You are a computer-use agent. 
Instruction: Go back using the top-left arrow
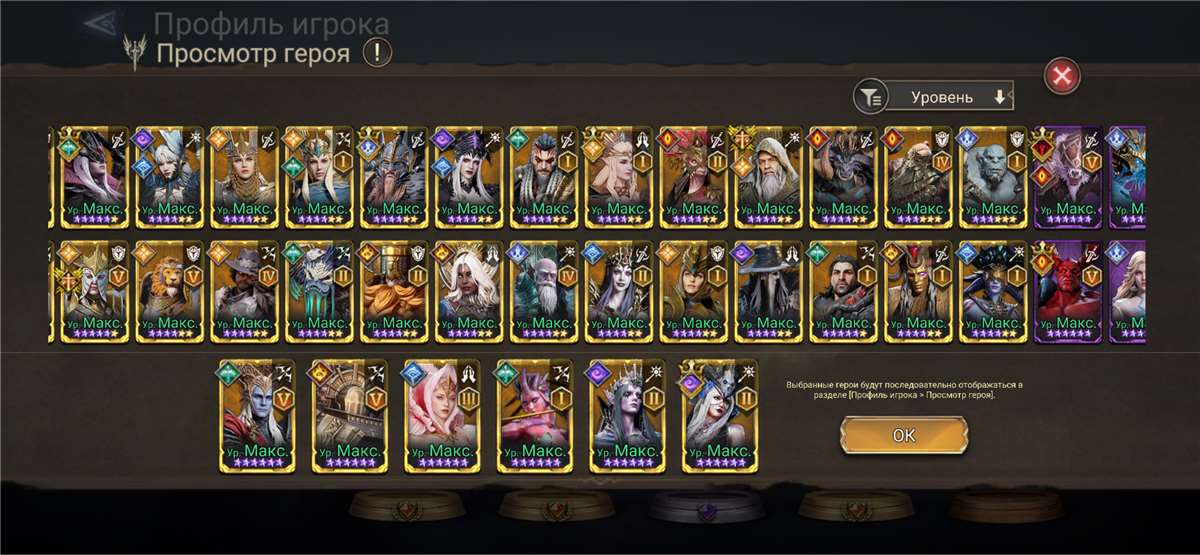coord(101,23)
